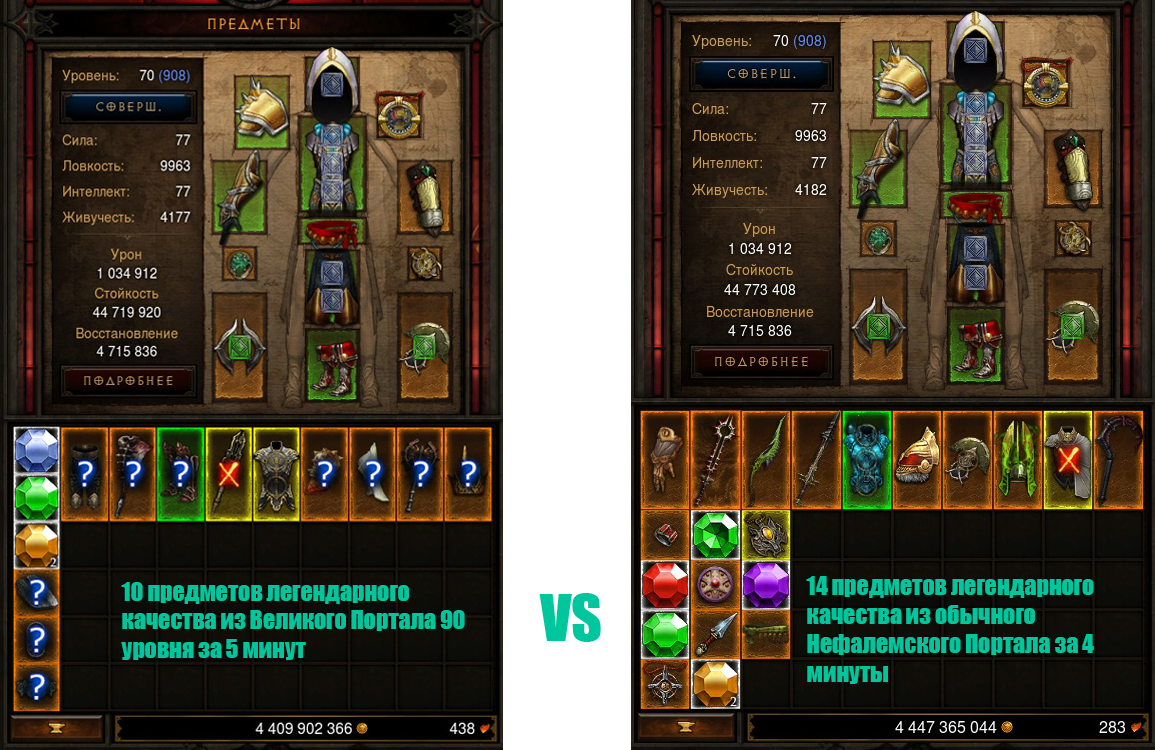The image size is (1155, 750).
Task: Choose the unidentified crown item
Action: coord(469,474)
